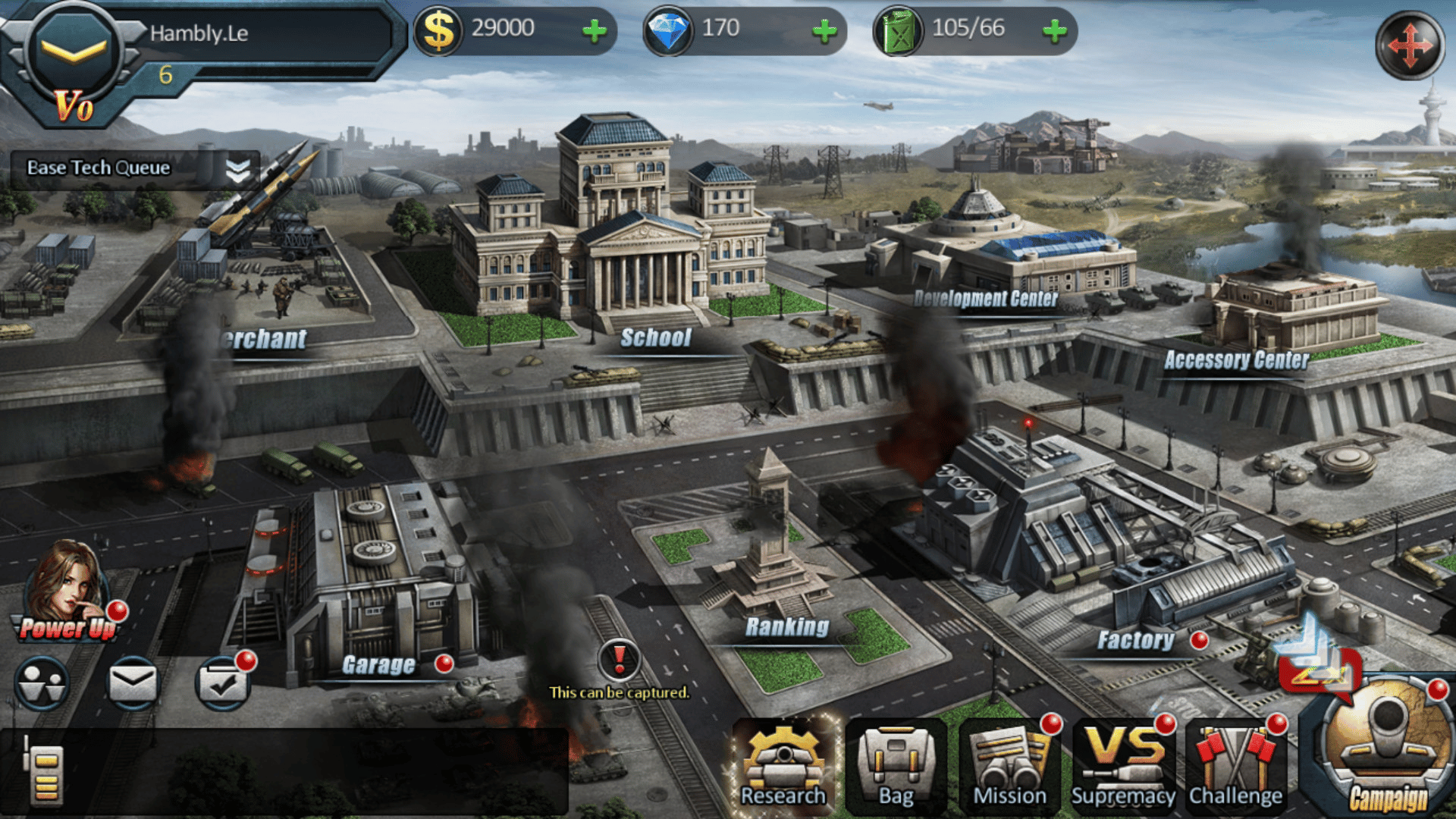Open the Research menu
The height and width of the screenshot is (819, 1456).
coord(783,766)
